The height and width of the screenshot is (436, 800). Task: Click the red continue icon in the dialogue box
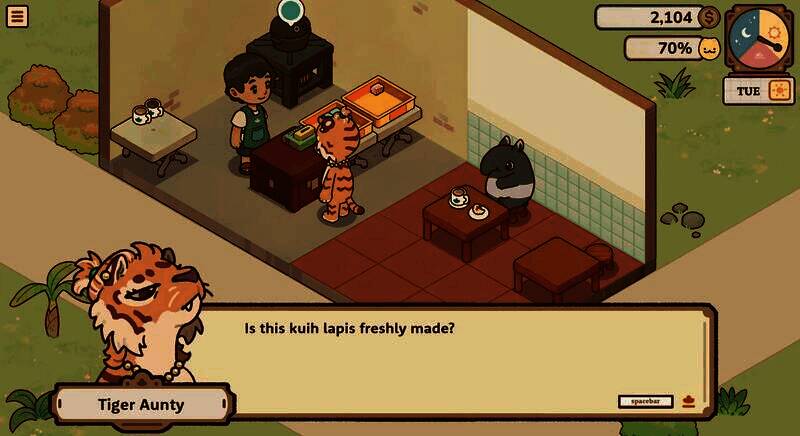[689, 401]
